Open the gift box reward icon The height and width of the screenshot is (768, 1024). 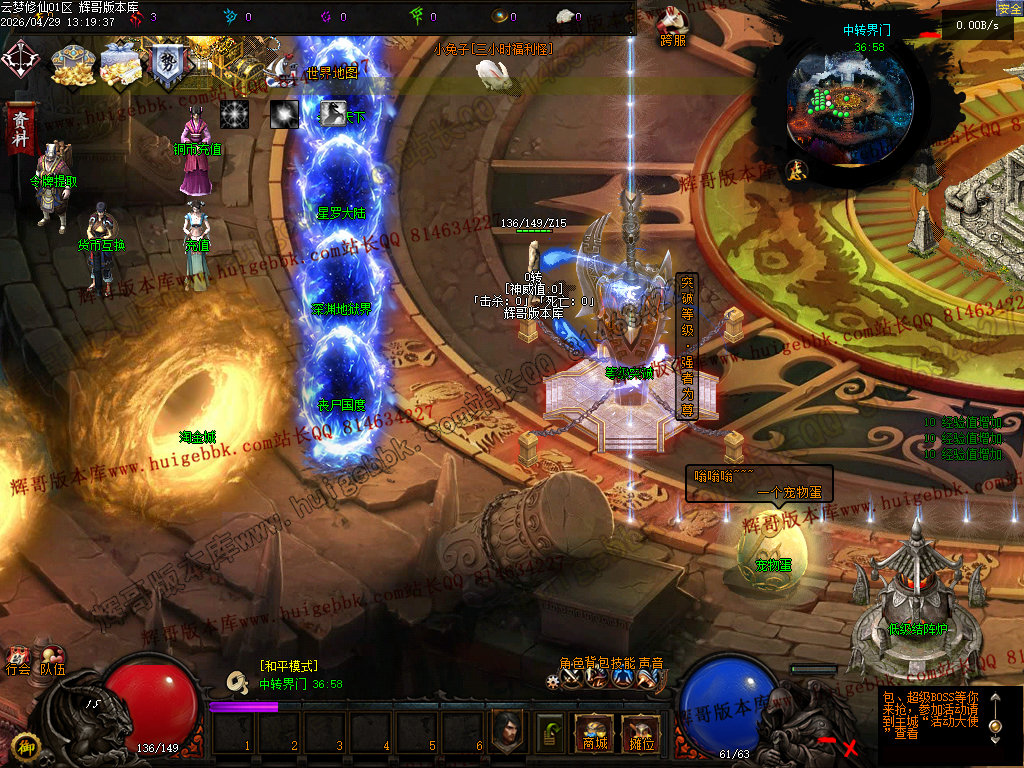click(x=119, y=64)
